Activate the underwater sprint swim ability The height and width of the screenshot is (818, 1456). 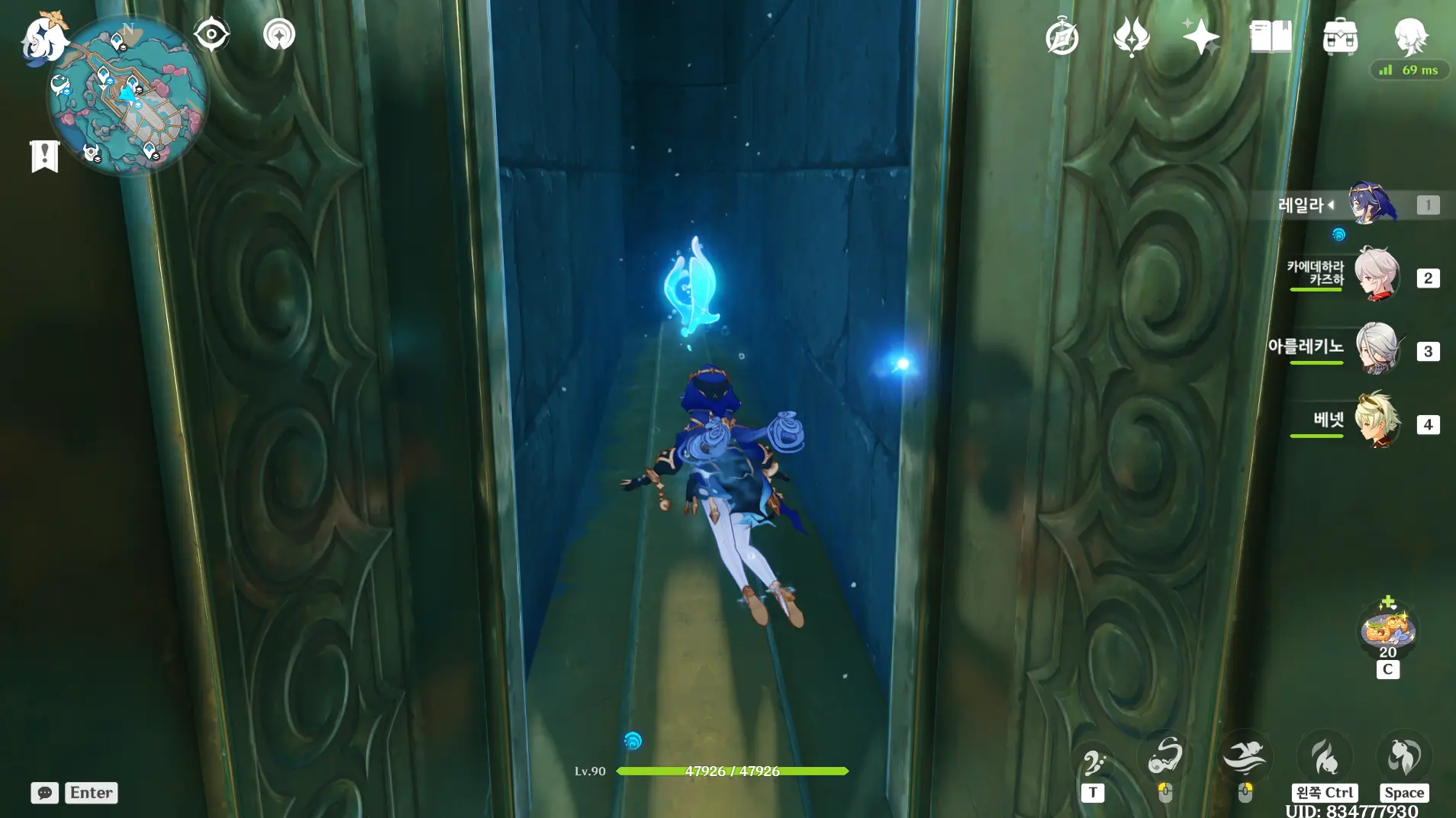[1244, 758]
